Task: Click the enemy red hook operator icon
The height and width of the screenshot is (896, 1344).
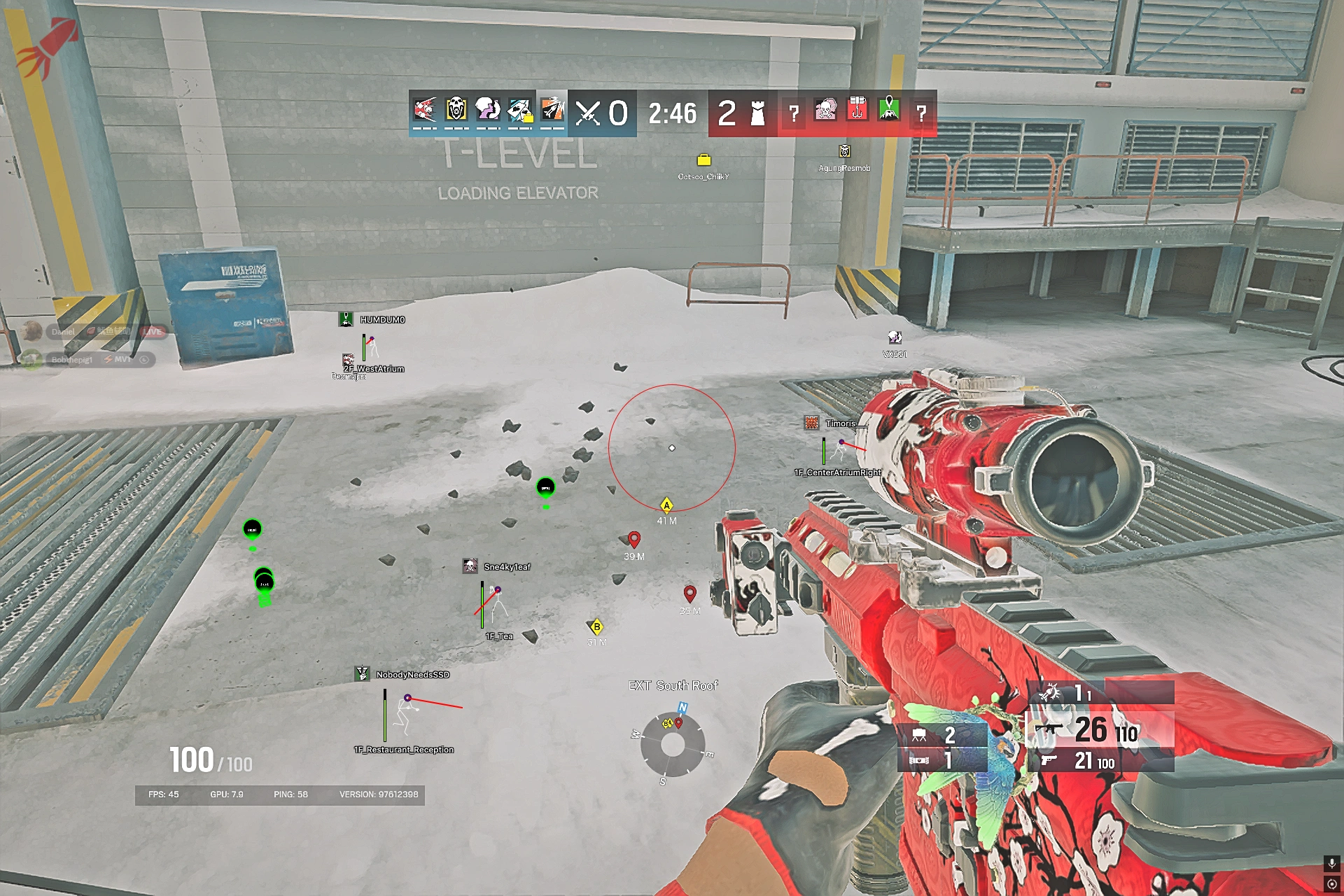Action: (857, 110)
